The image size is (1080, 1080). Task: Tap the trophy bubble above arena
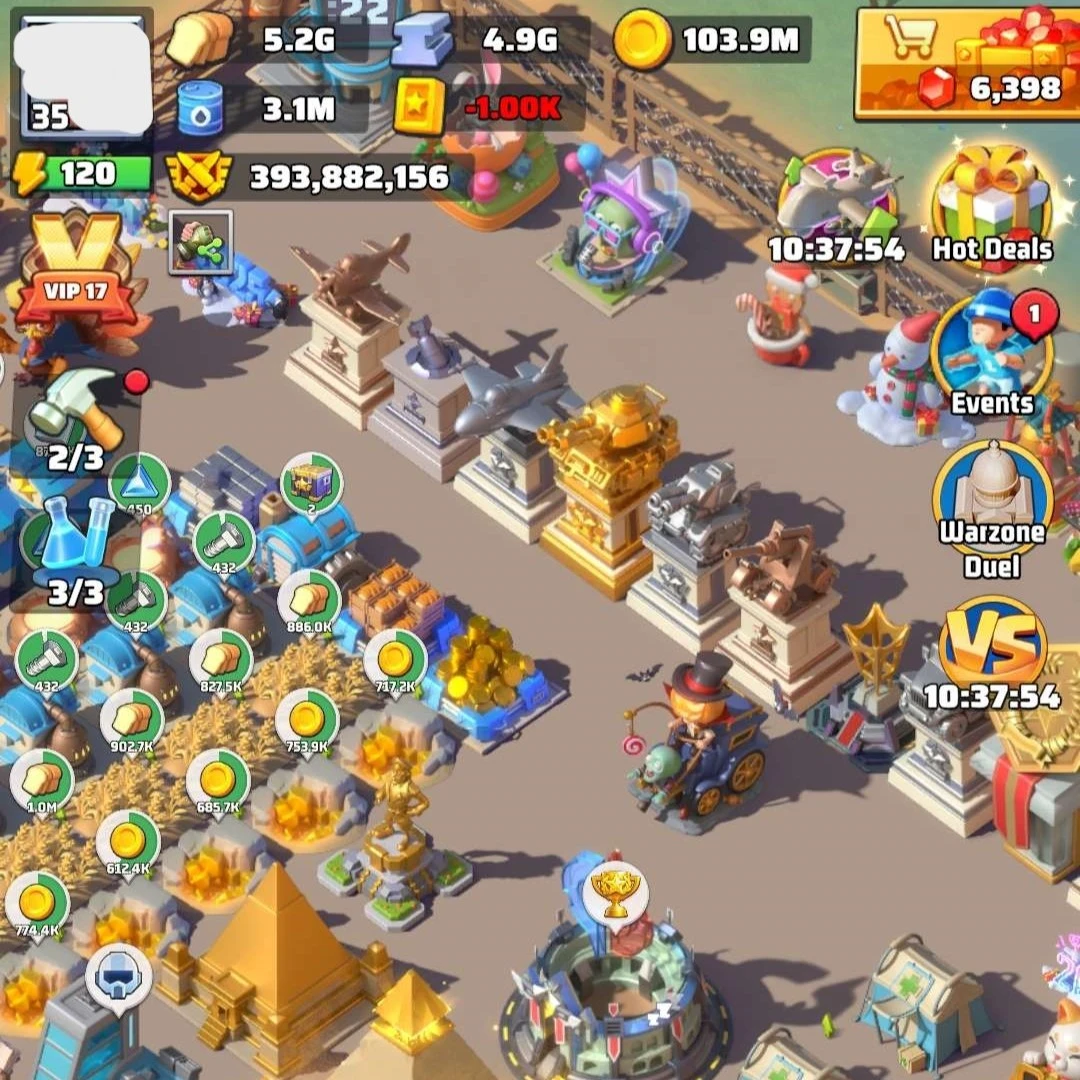click(x=616, y=893)
